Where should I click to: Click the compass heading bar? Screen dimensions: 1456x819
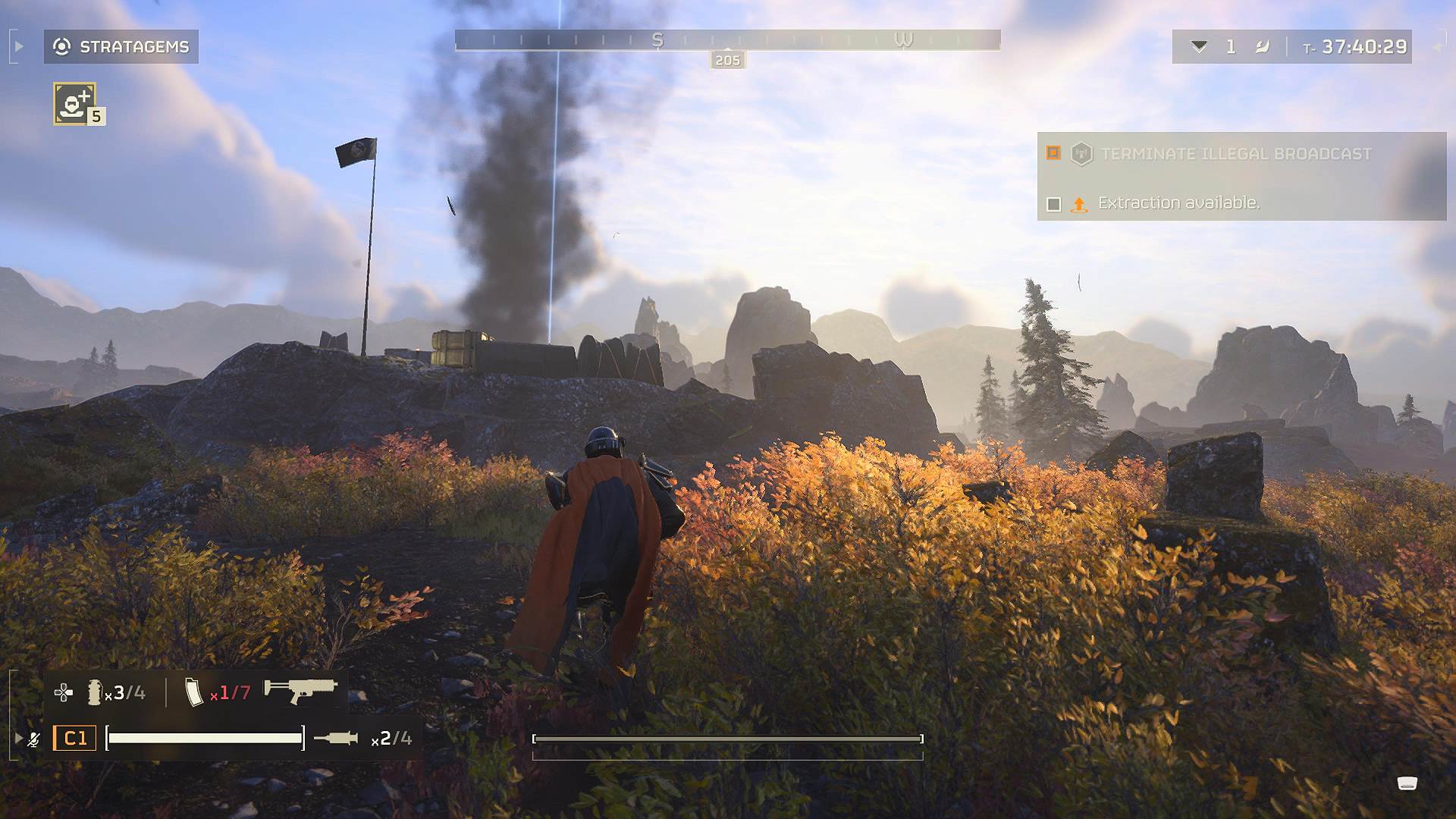coord(727,40)
